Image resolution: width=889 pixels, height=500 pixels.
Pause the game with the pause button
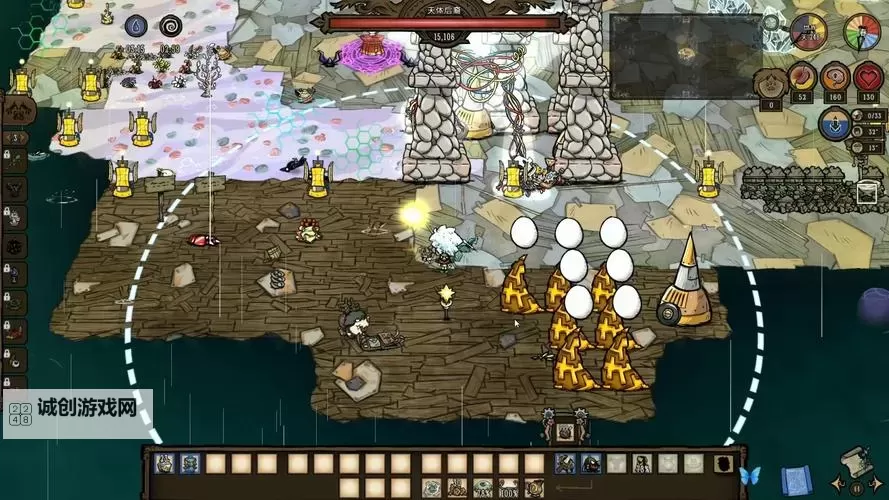tap(855, 489)
